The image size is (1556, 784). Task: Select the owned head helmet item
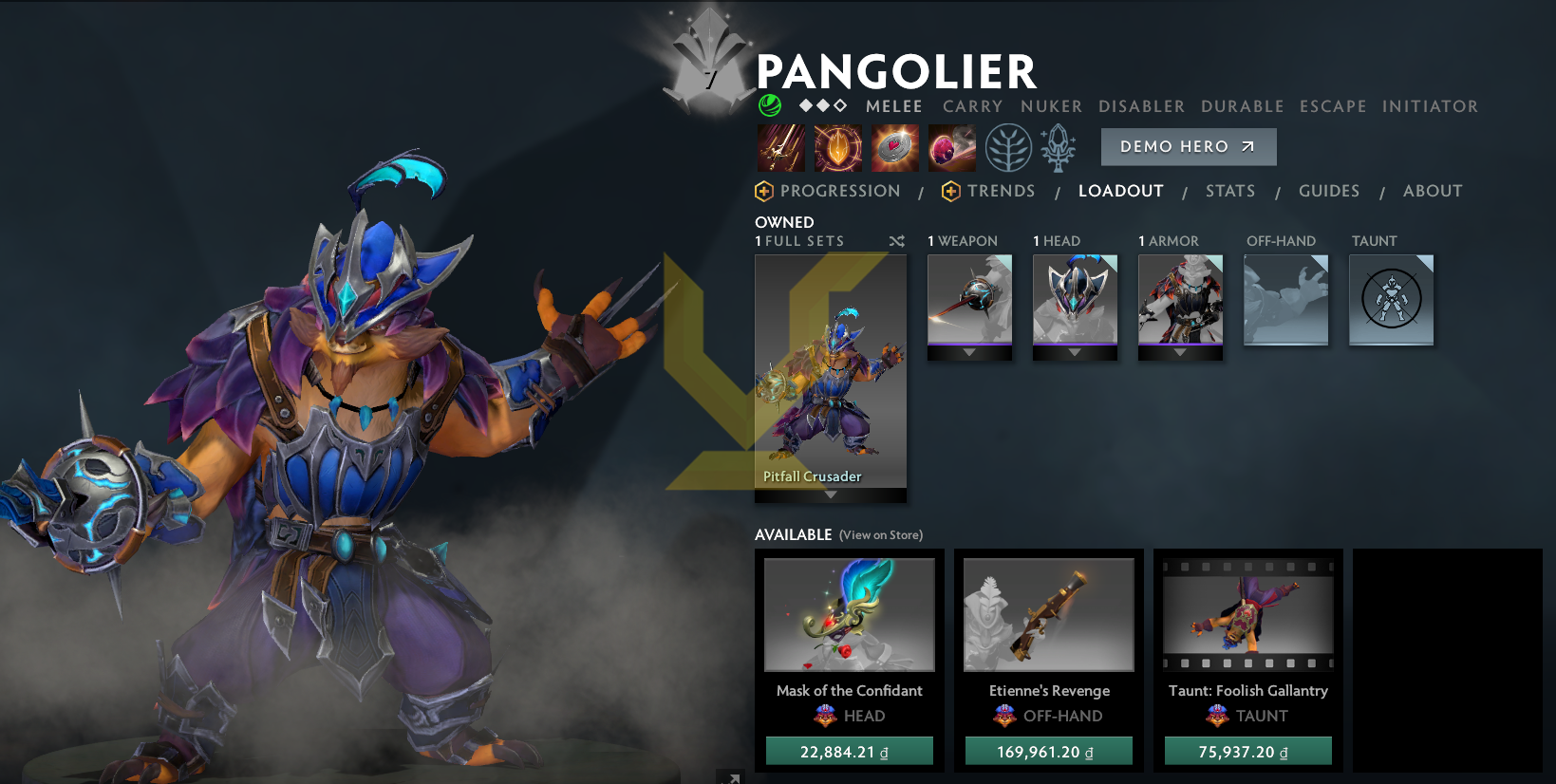pyautogui.click(x=1075, y=299)
